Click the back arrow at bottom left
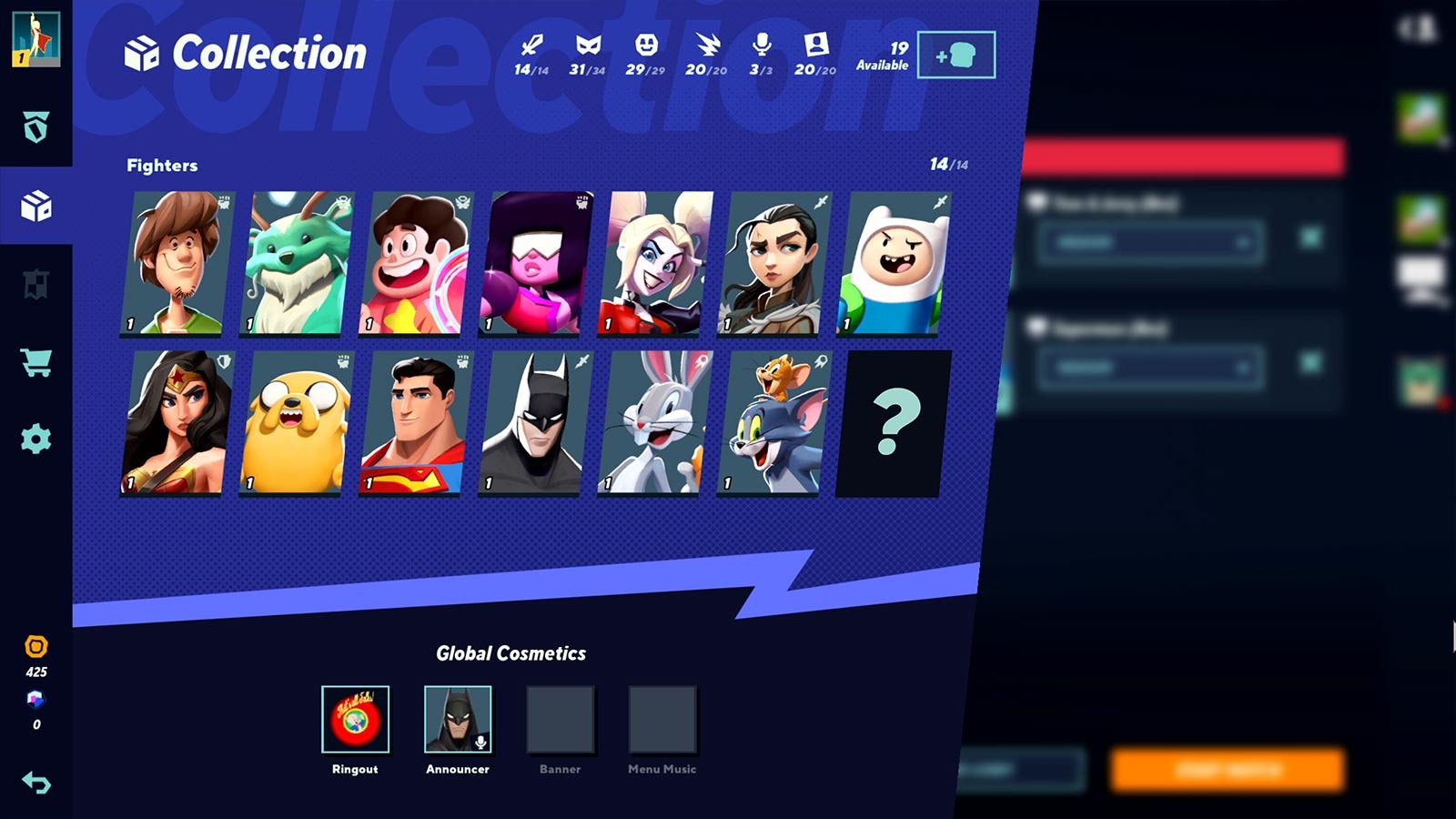The height and width of the screenshot is (819, 1456). pos(36,780)
